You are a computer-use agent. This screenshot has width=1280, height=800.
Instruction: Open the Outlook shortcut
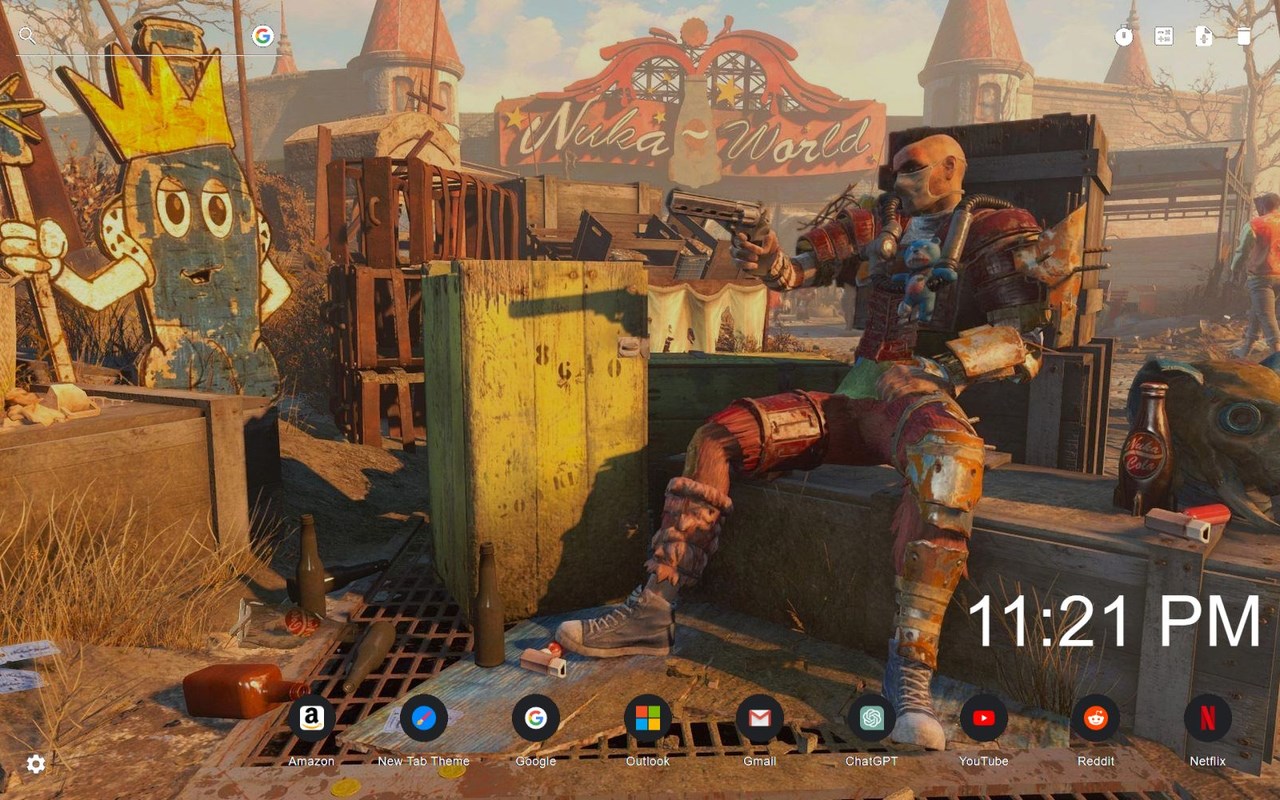[x=647, y=718]
